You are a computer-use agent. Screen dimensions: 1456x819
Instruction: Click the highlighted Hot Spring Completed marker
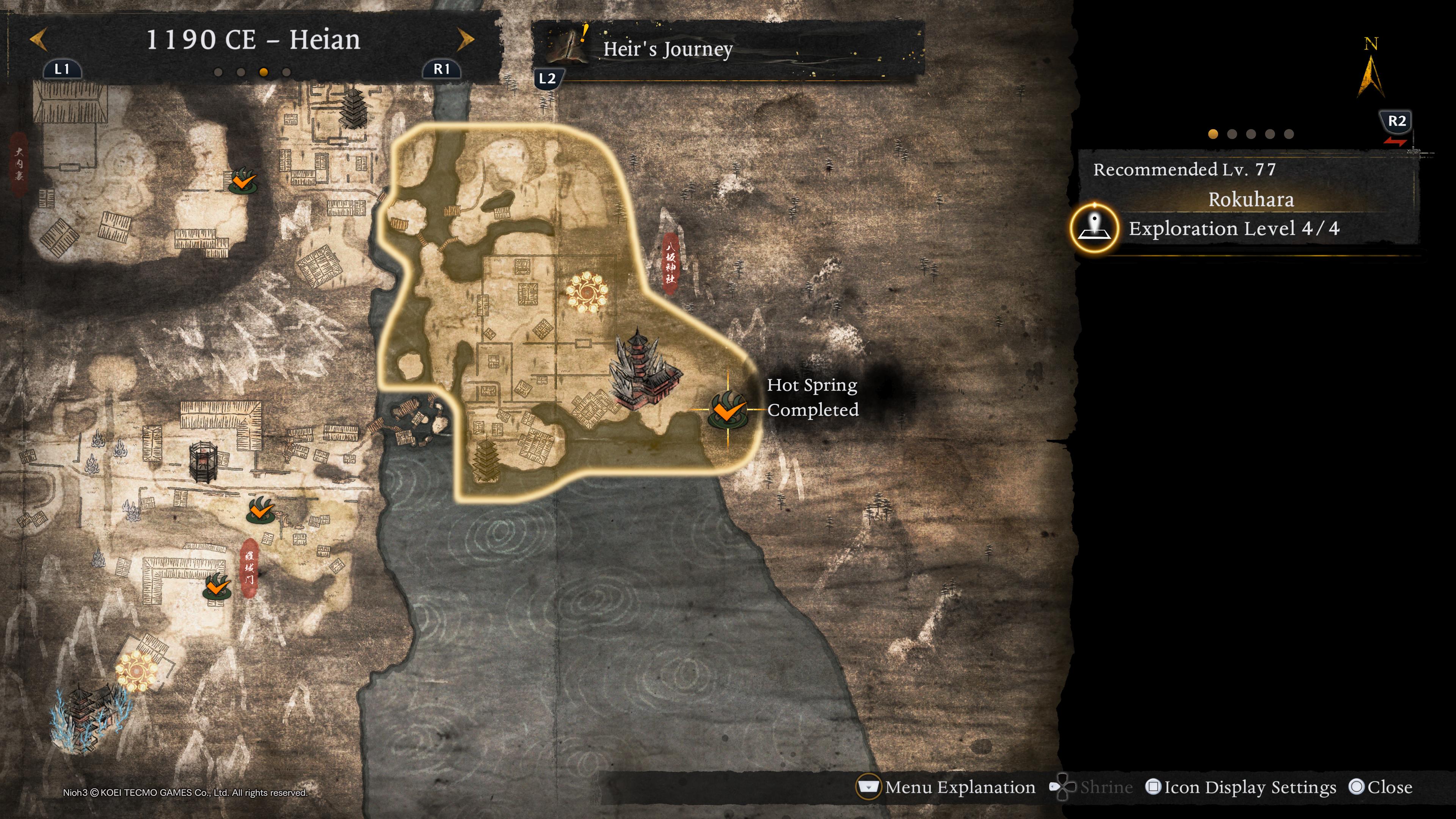pos(727,410)
